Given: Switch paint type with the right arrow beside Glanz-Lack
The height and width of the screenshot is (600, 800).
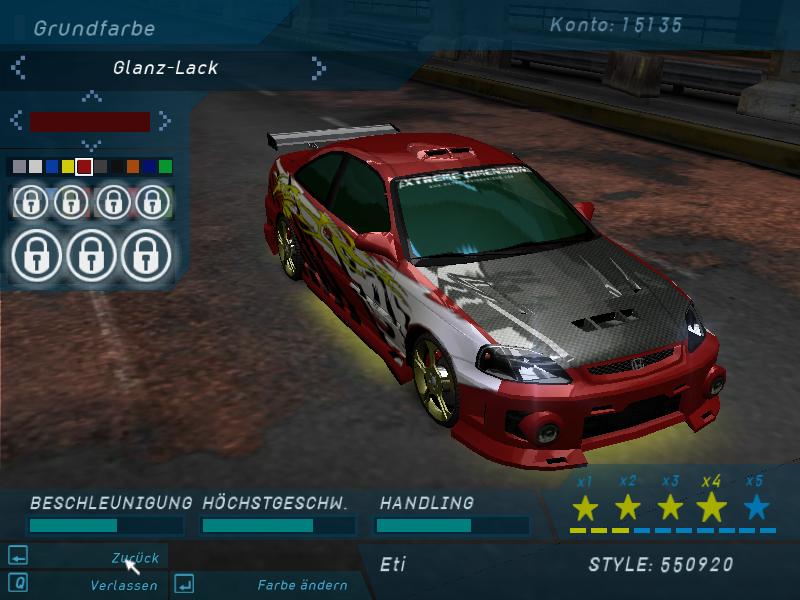Looking at the screenshot, I should tap(318, 68).
